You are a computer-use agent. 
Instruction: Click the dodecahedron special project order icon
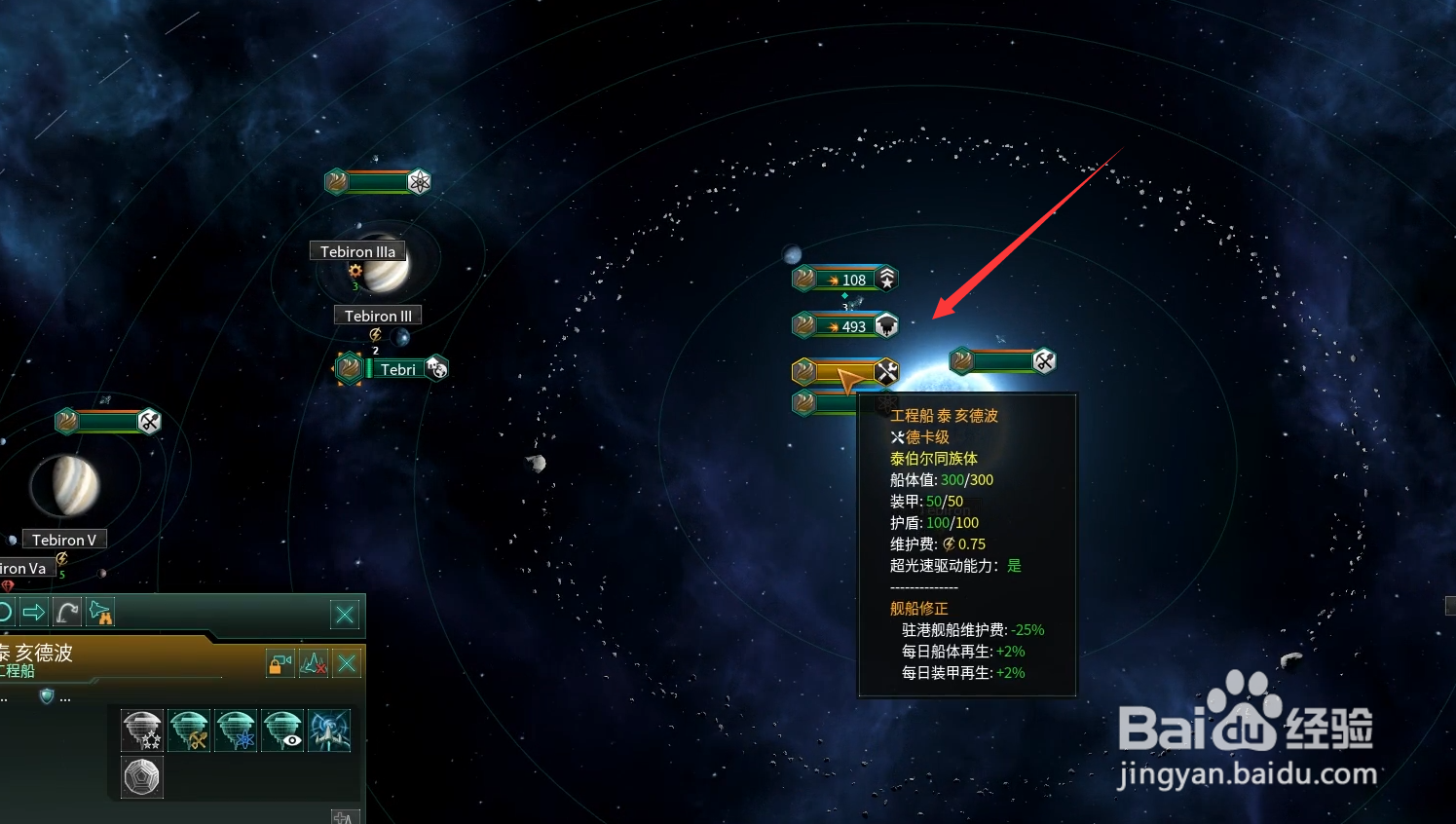coord(141,776)
